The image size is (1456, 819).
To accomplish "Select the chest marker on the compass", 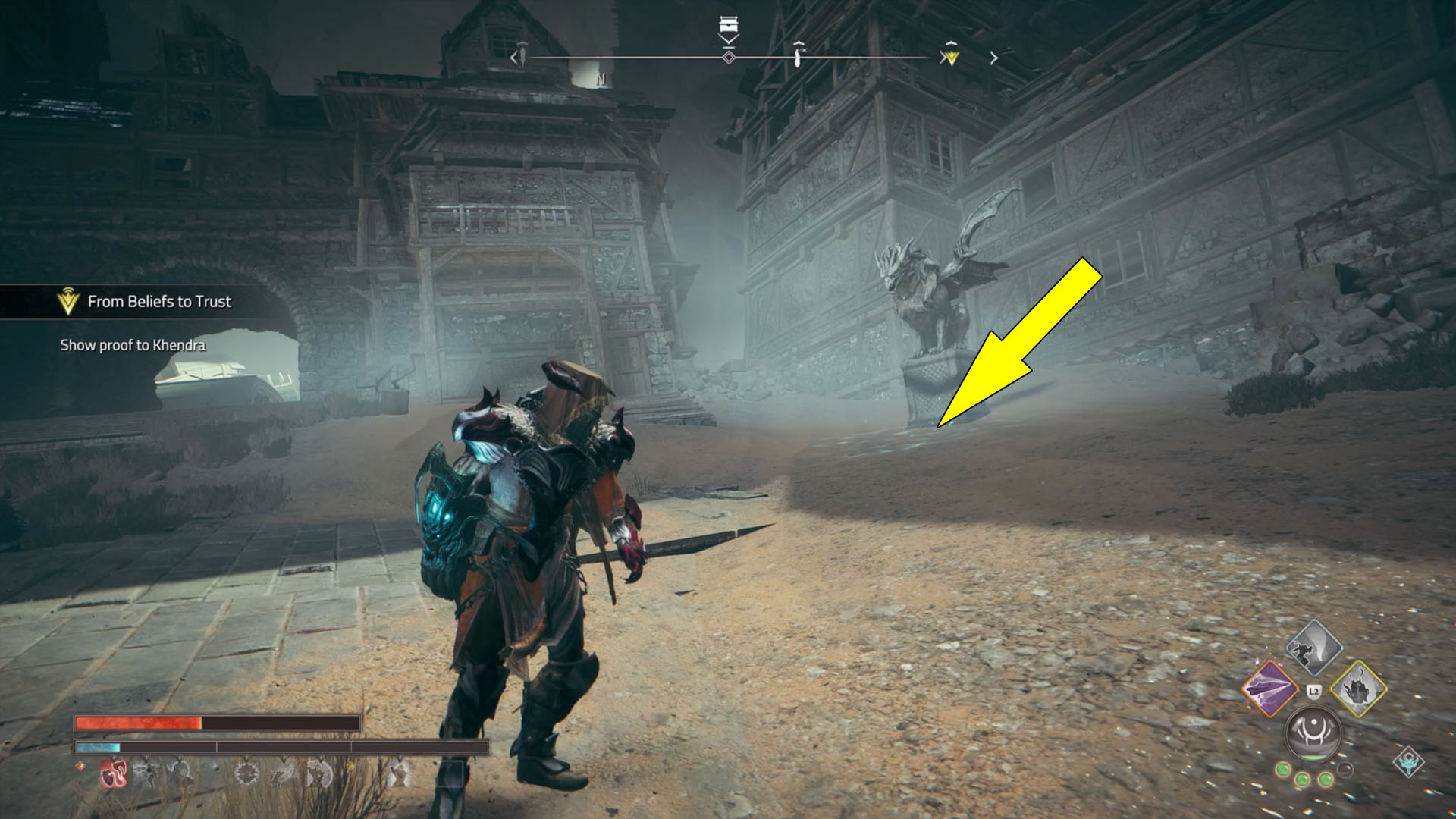I will point(730,25).
